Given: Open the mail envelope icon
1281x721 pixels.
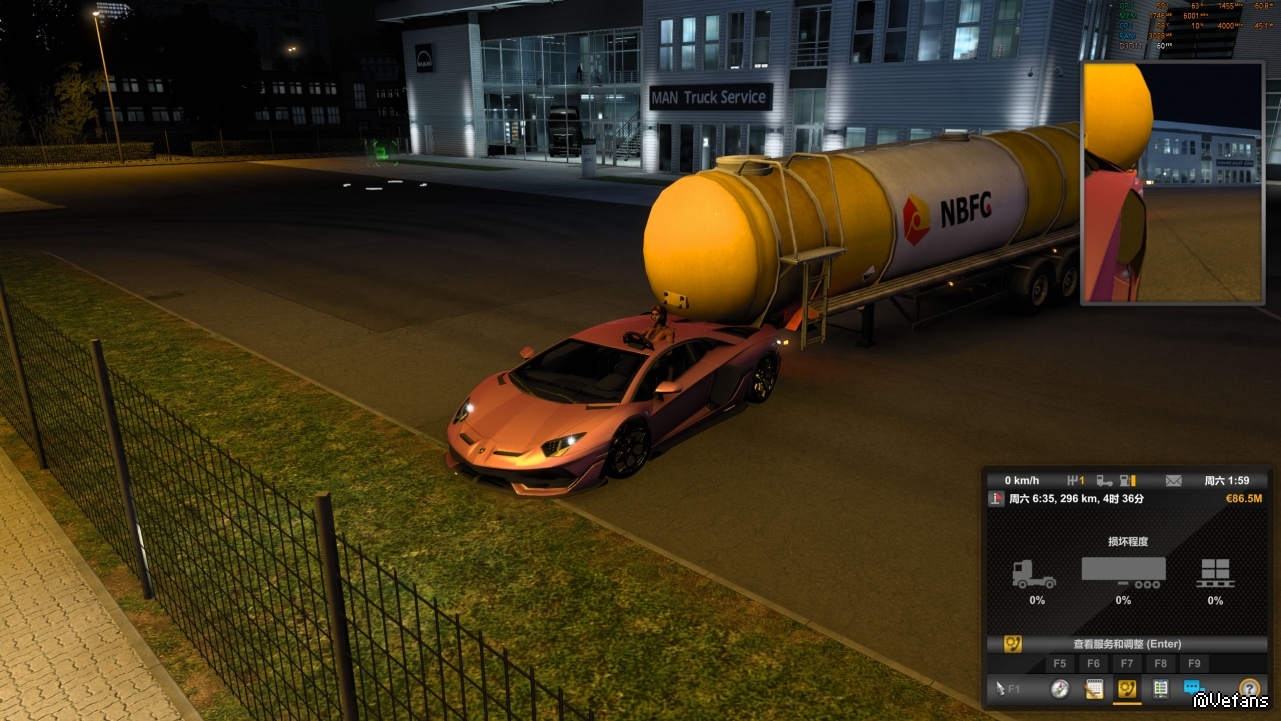Looking at the screenshot, I should click(x=1173, y=481).
